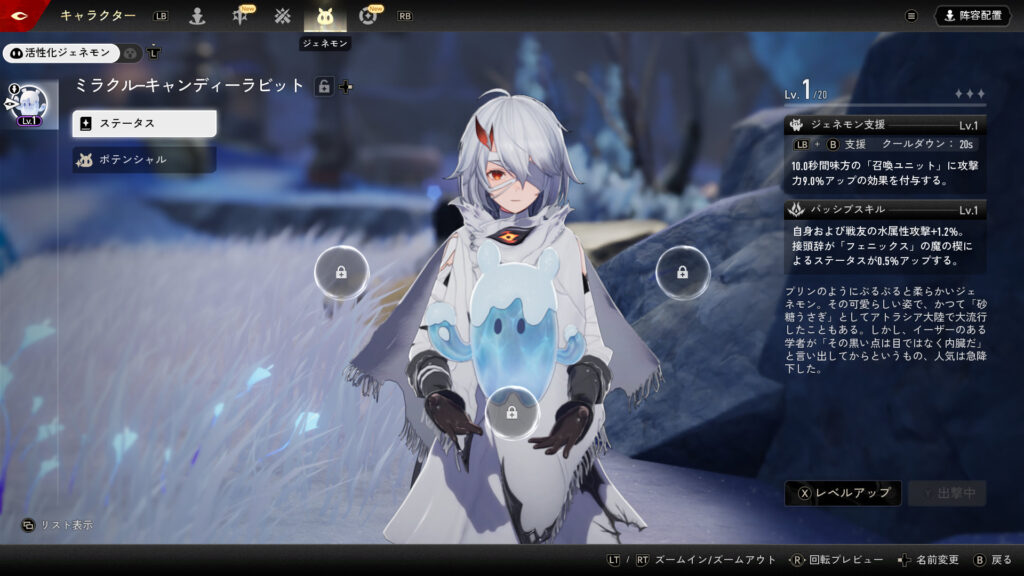This screenshot has height=576, width=1024.
Task: Switch to the crossed weapons tab
Action: click(x=283, y=16)
